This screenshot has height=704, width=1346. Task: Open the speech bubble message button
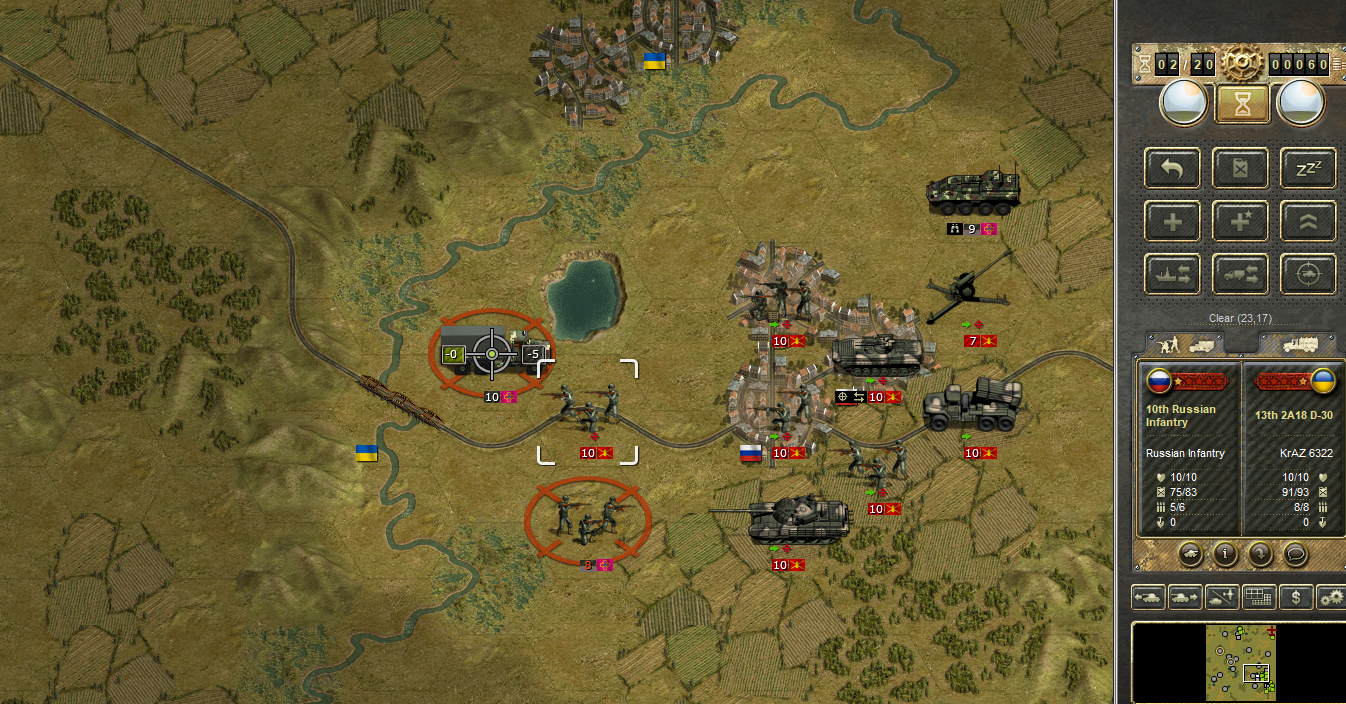tap(1293, 553)
